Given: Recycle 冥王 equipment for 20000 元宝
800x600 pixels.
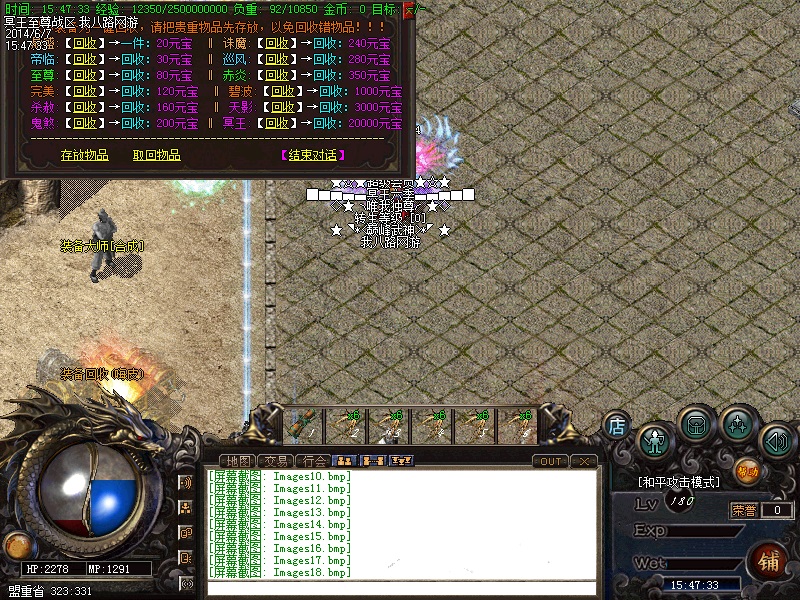Looking at the screenshot, I should [x=277, y=123].
